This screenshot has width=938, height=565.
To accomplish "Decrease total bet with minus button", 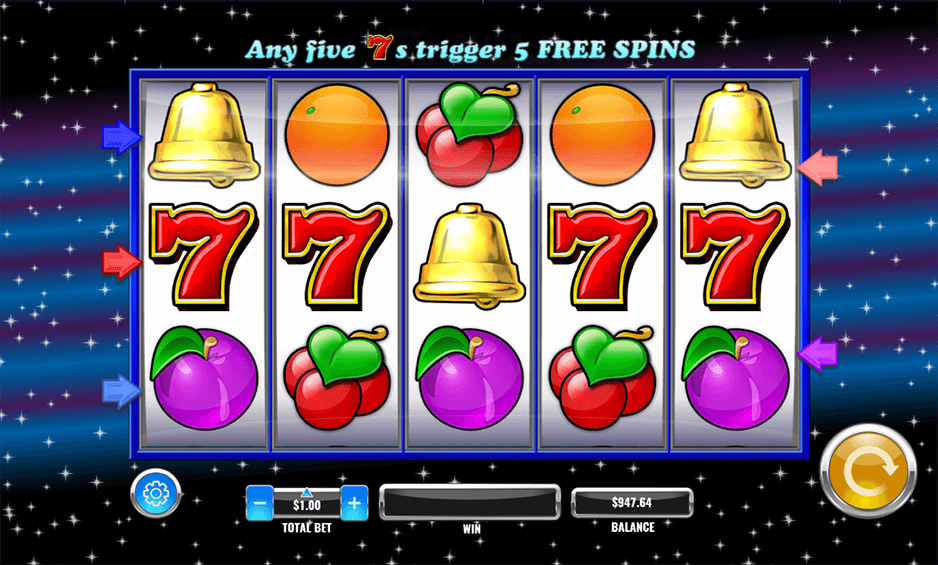I will tap(259, 502).
